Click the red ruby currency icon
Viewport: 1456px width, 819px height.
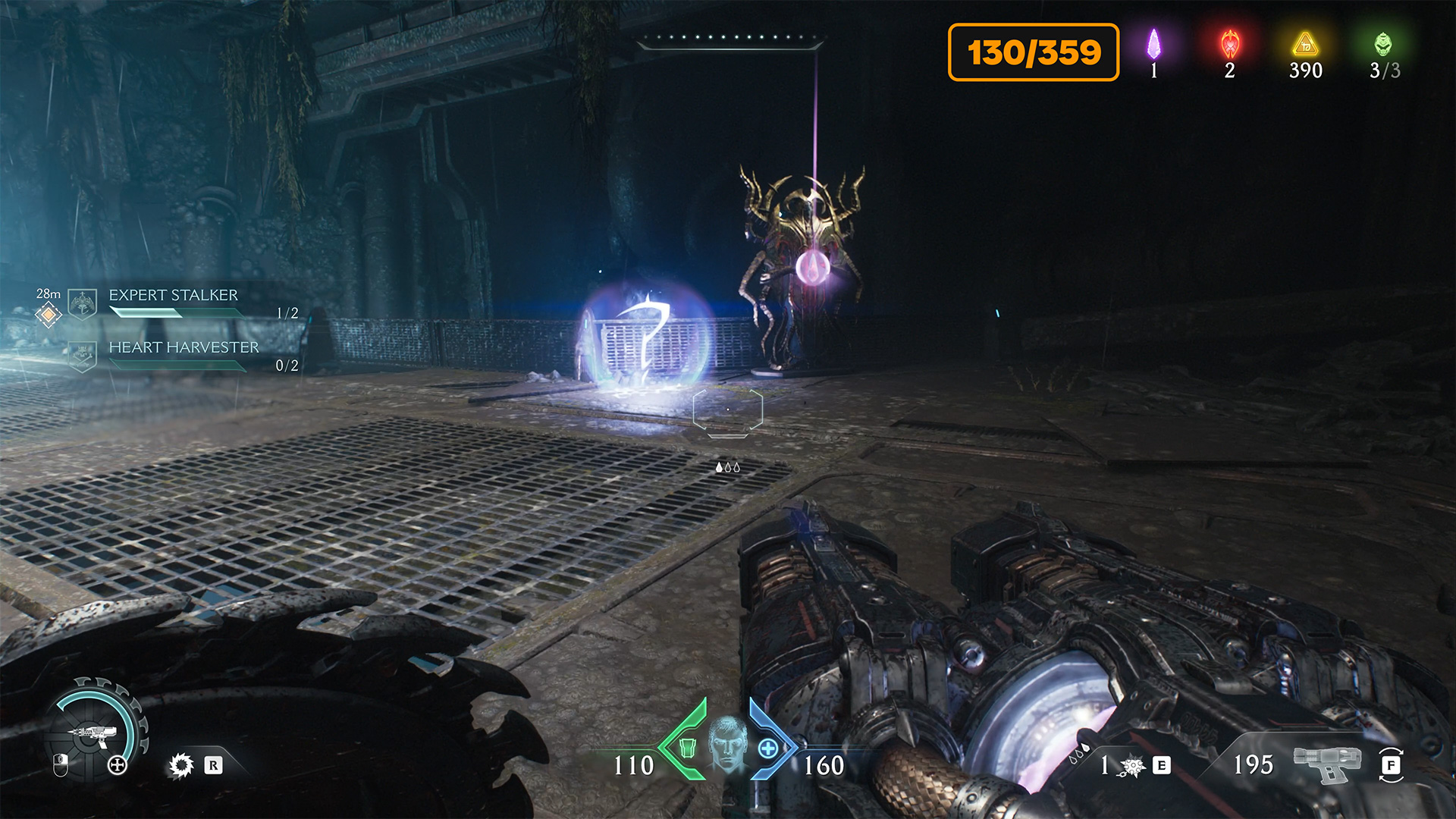1229,44
